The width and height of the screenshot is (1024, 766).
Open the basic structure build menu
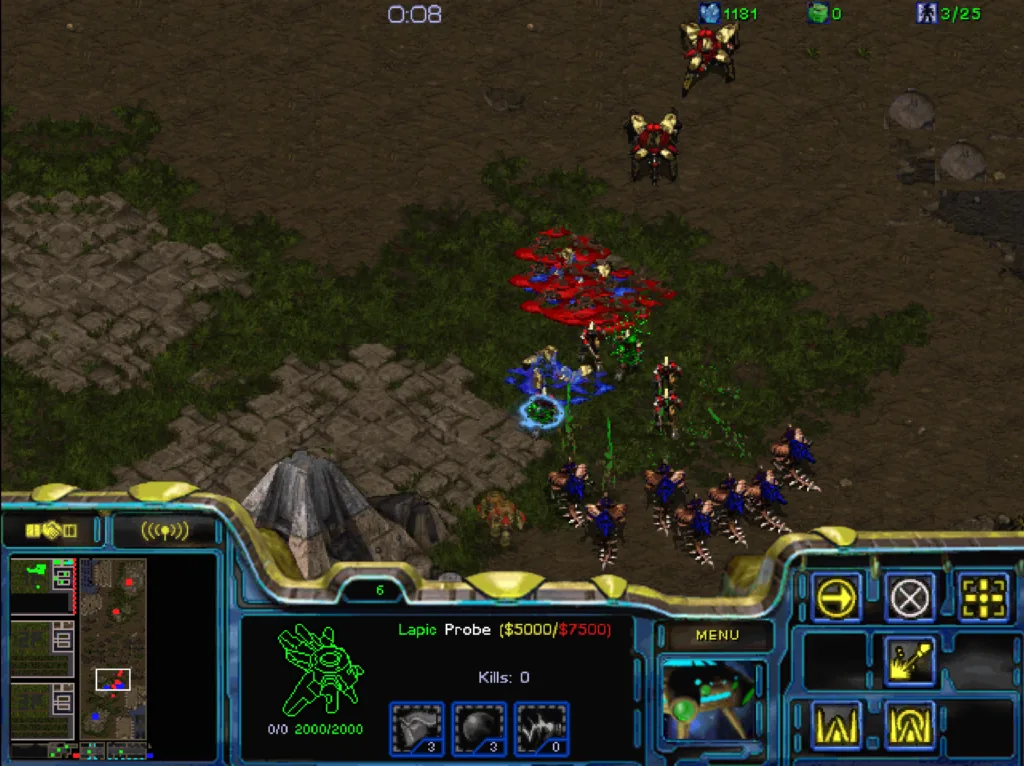tap(836, 724)
